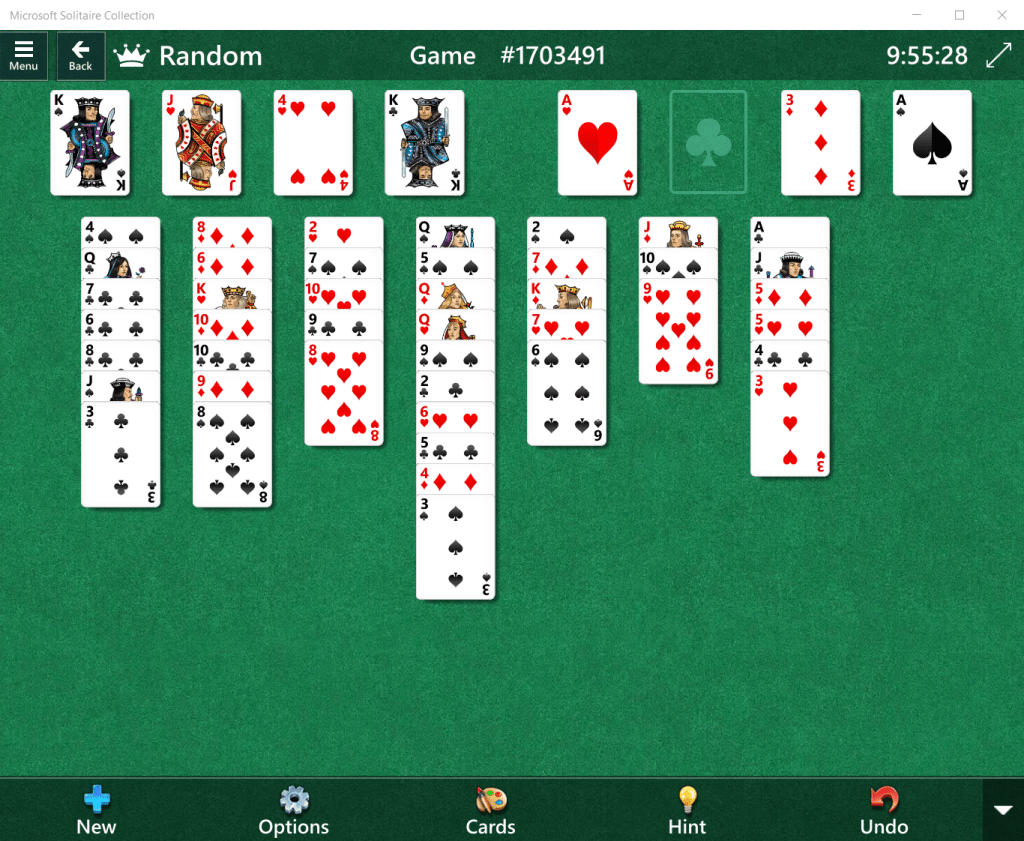
Task: Close the Microsoft Solitaire Collection window
Action: tap(1001, 15)
